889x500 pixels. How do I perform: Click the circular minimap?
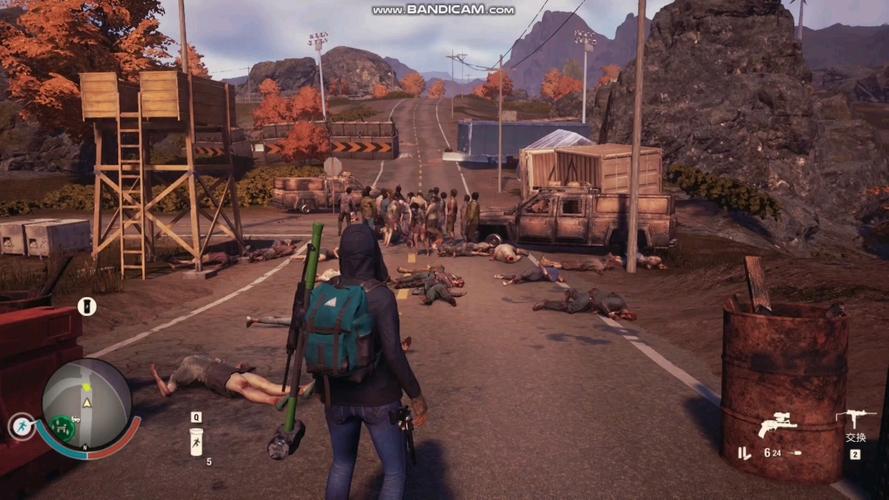86,403
